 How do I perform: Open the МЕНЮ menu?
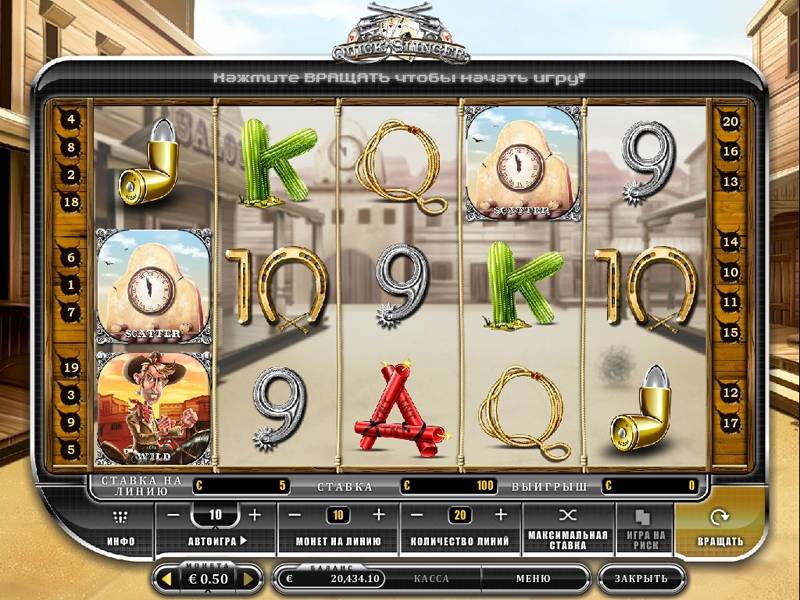[x=532, y=578]
